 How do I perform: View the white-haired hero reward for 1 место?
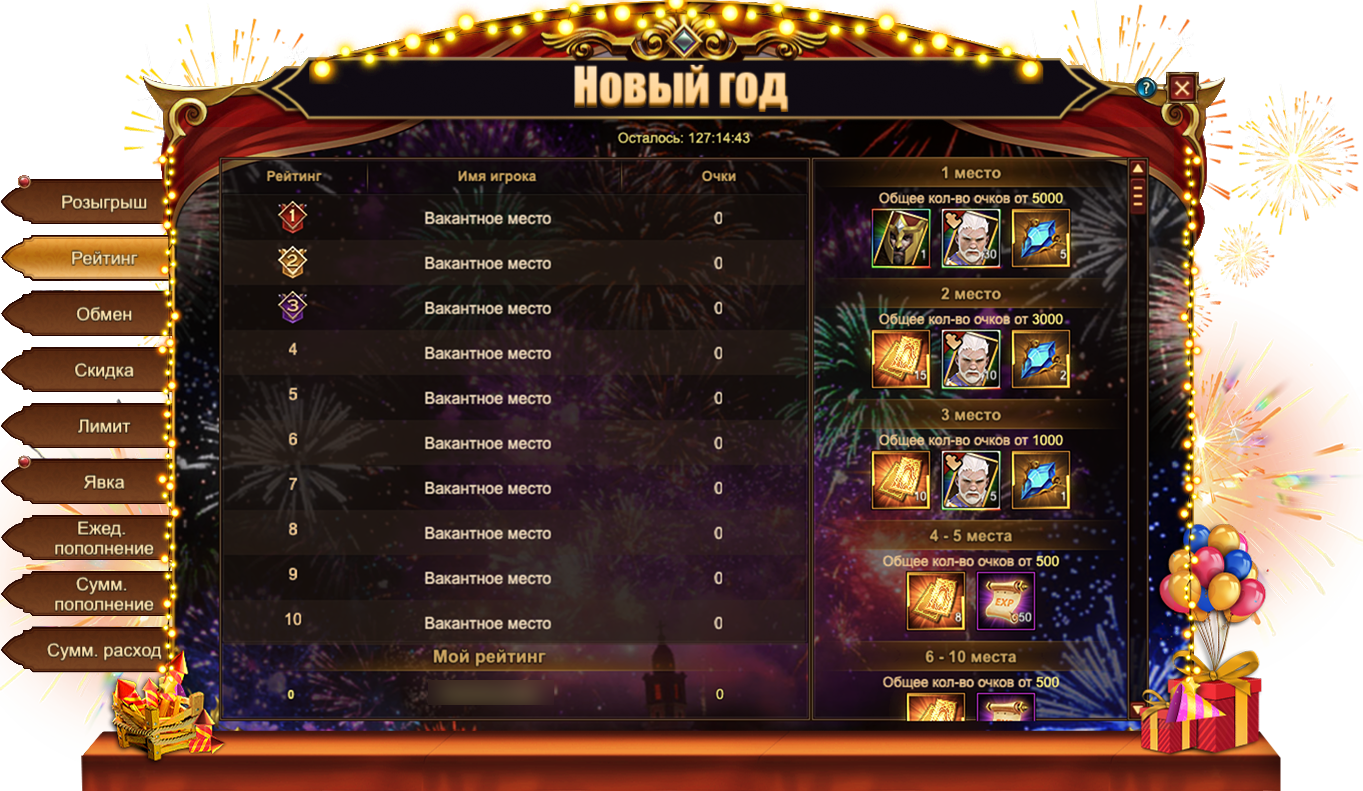[970, 238]
